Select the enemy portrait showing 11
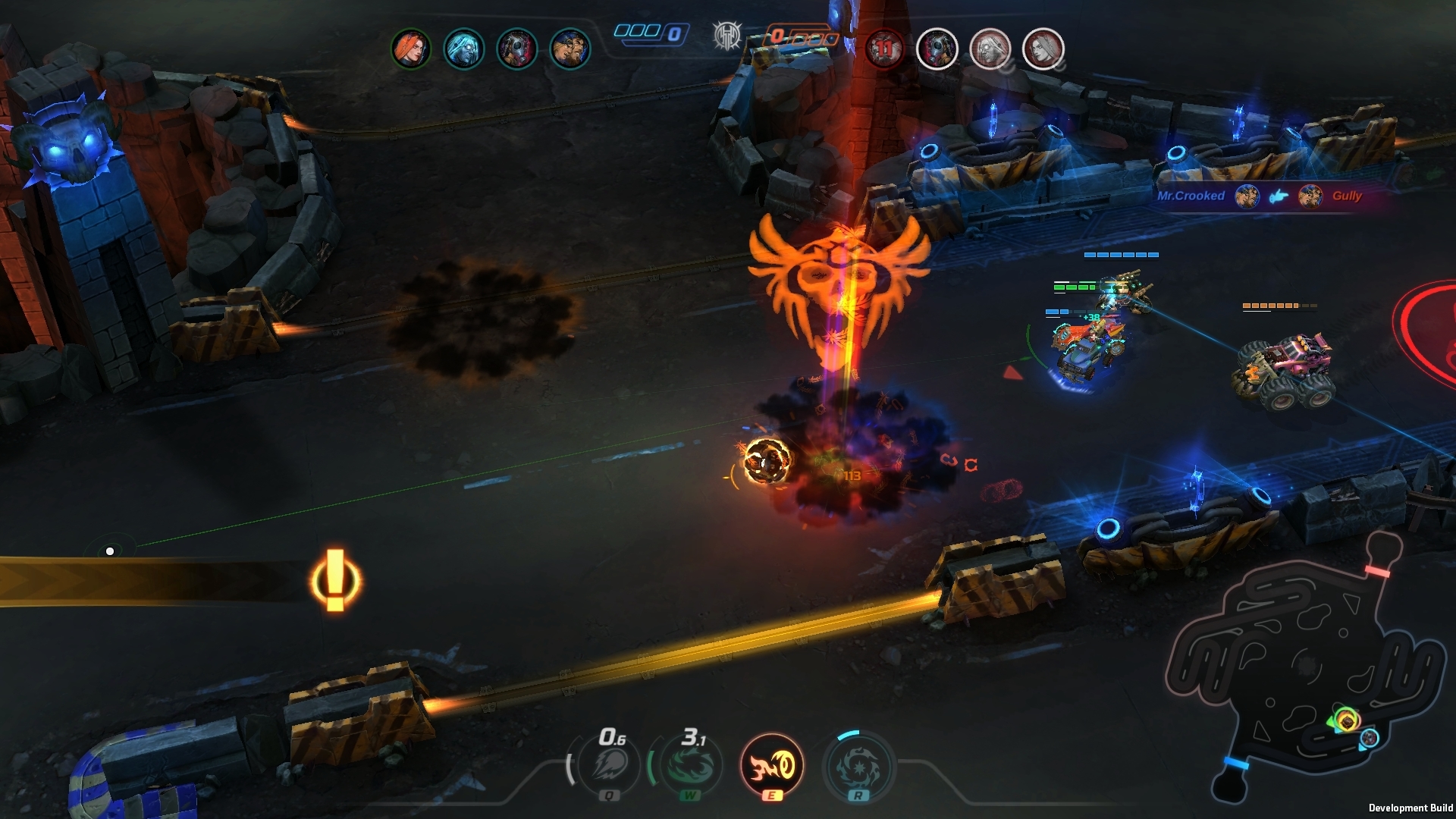Viewport: 1456px width, 819px height. [x=884, y=49]
